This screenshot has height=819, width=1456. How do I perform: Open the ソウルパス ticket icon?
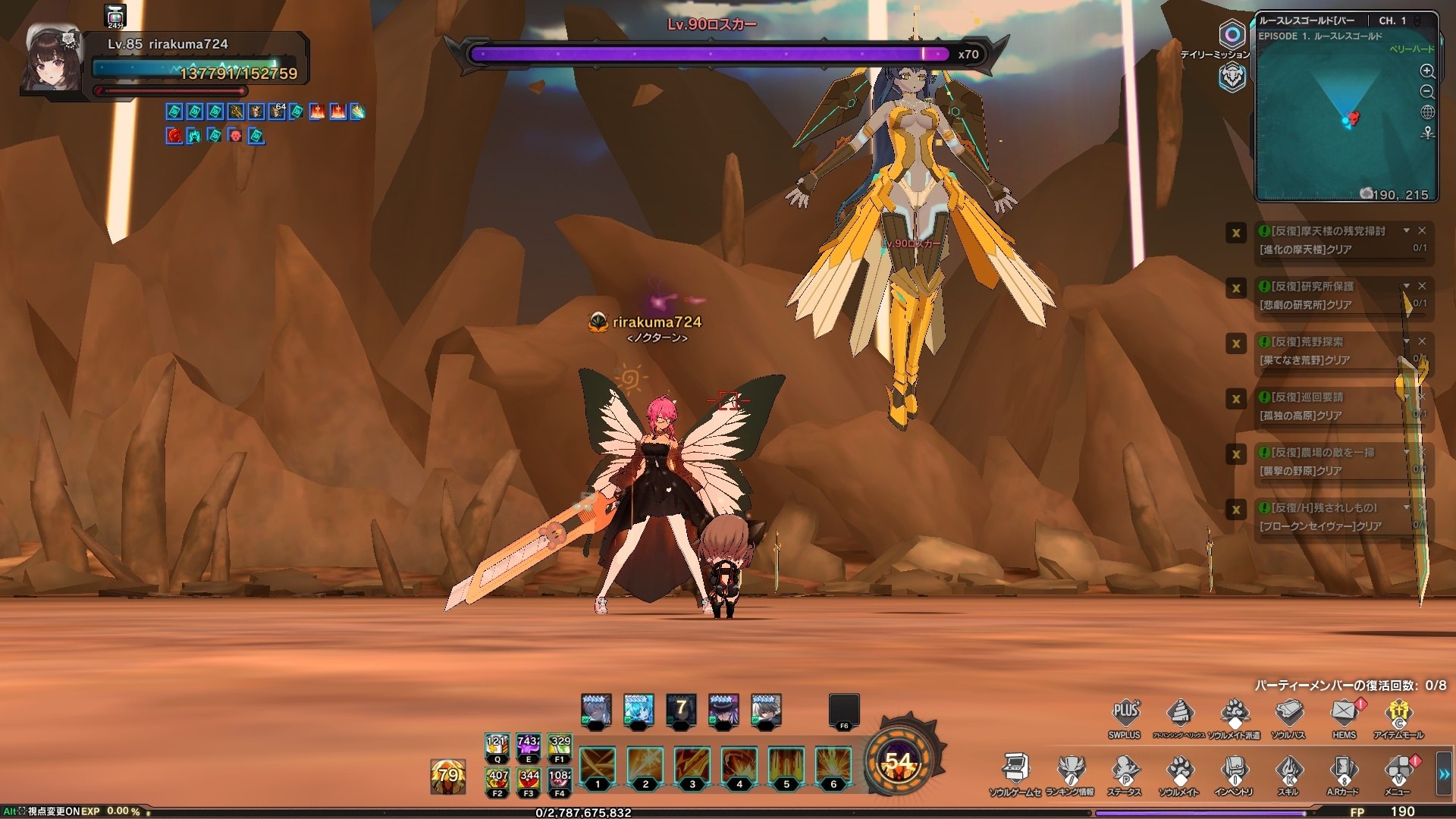coord(1288,713)
